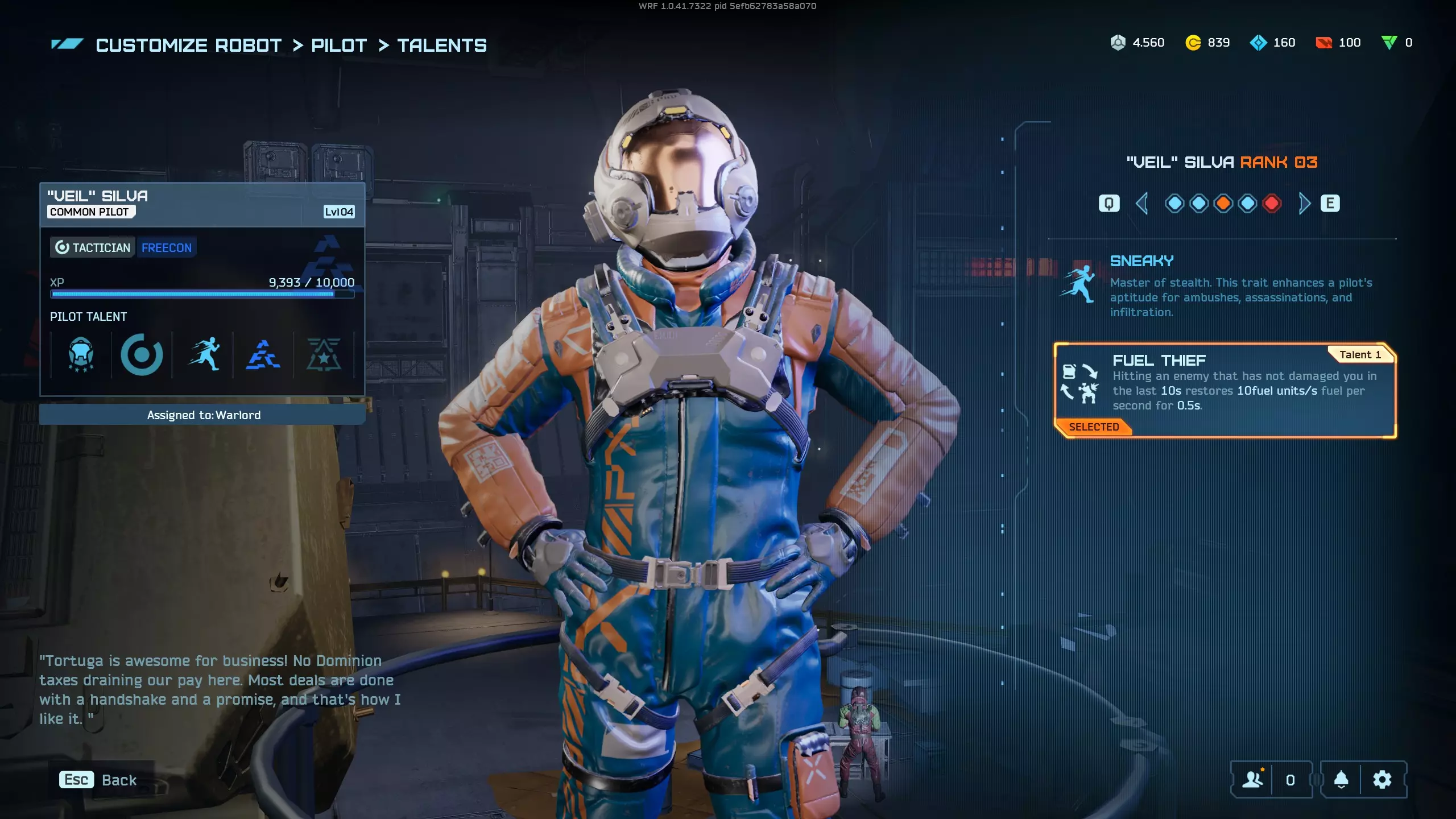Image resolution: width=1456 pixels, height=819 pixels.
Task: Select the pilot helmet talent icon
Action: pyautogui.click(x=81, y=355)
